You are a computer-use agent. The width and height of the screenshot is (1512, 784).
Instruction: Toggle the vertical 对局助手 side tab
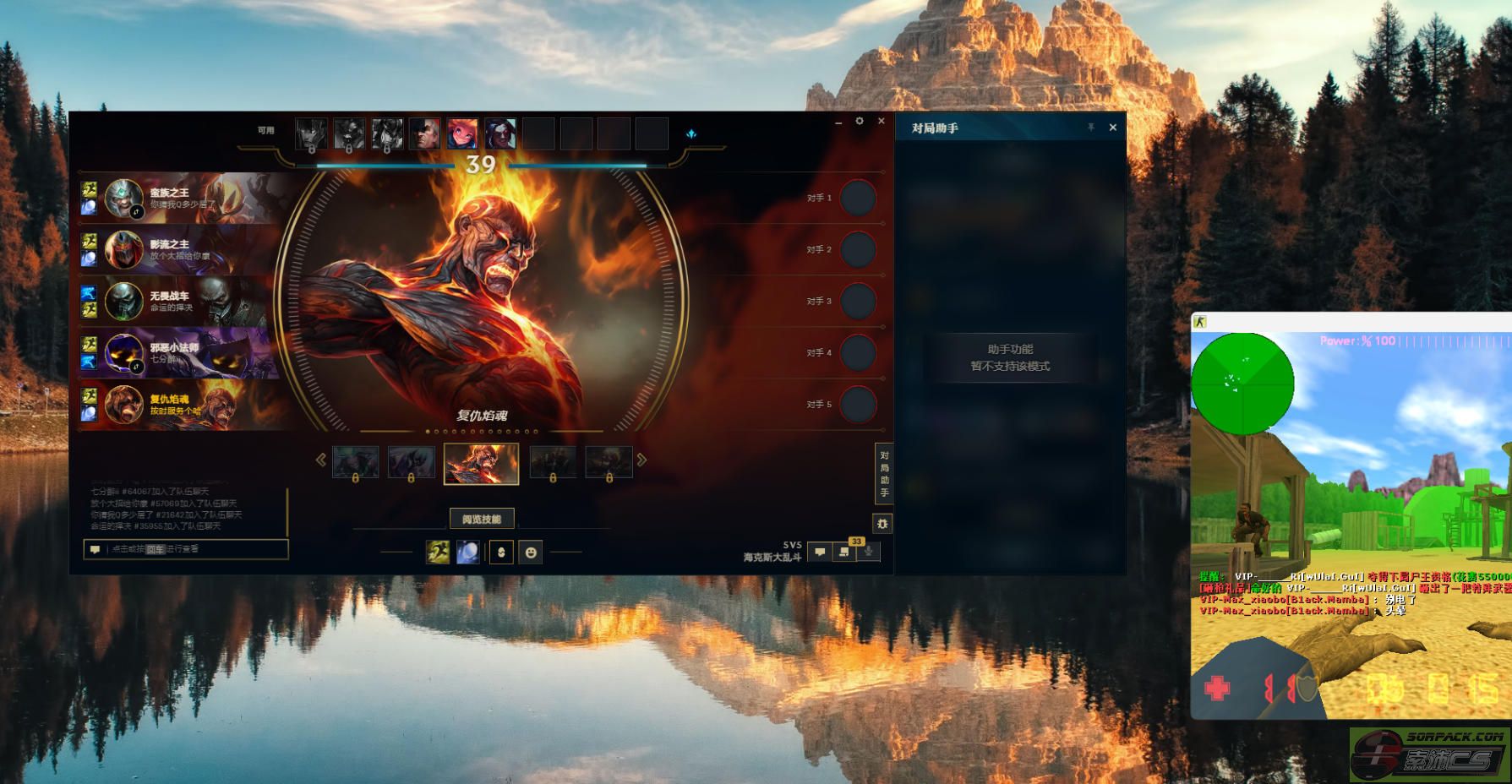[x=884, y=473]
